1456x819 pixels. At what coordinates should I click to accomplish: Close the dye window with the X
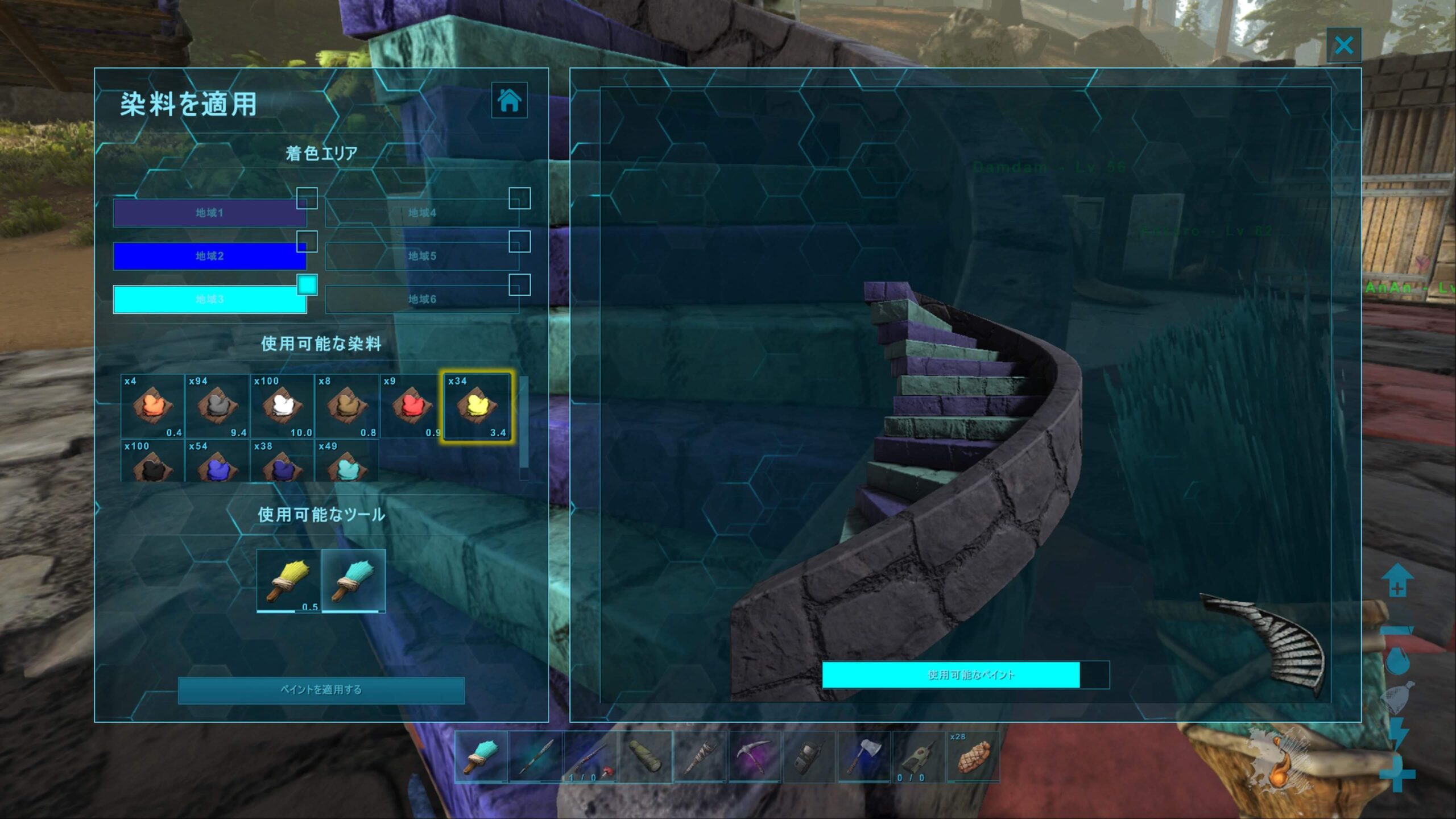click(x=1343, y=45)
